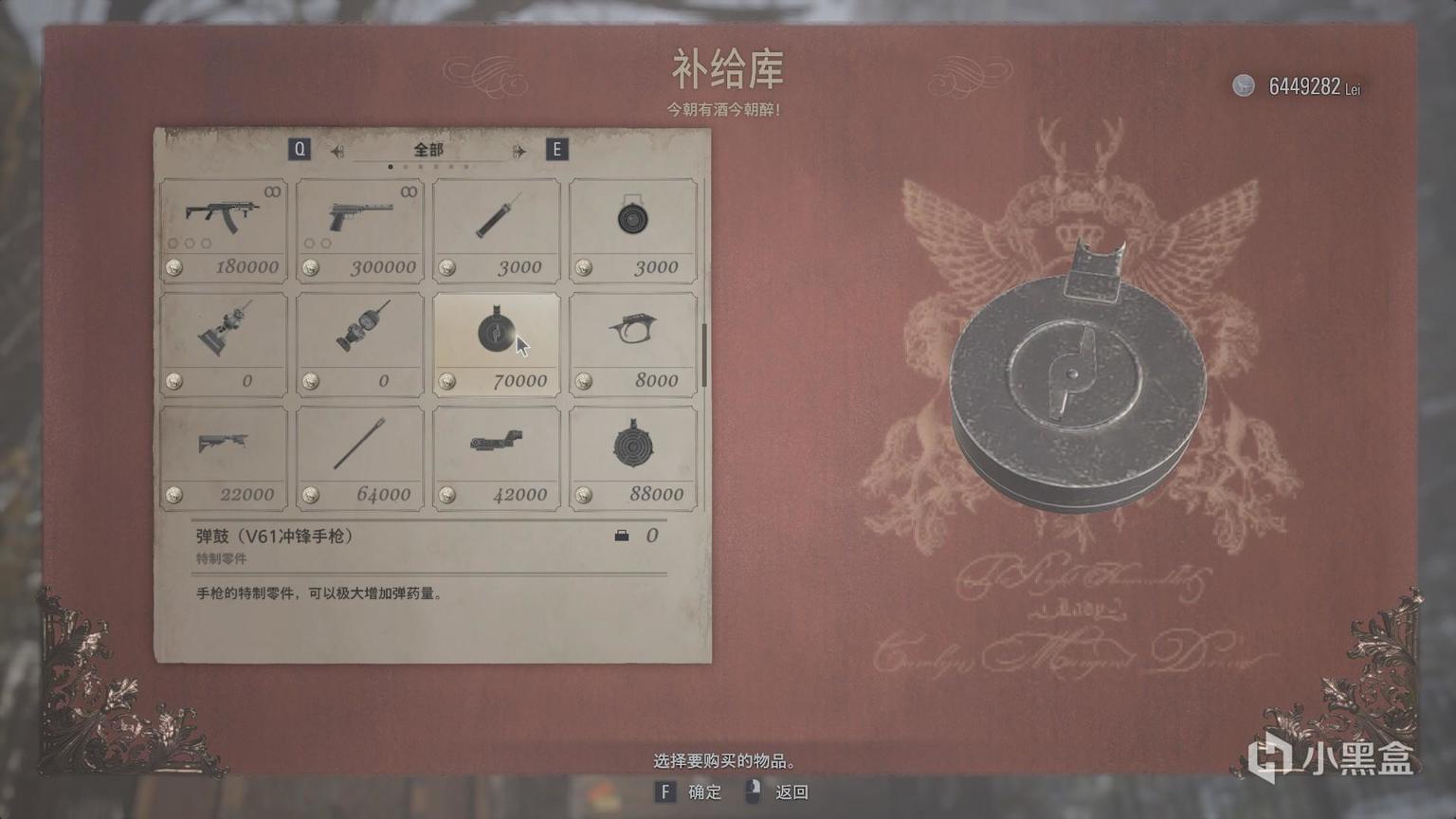Select the trigger part priced 8000

tap(632, 337)
